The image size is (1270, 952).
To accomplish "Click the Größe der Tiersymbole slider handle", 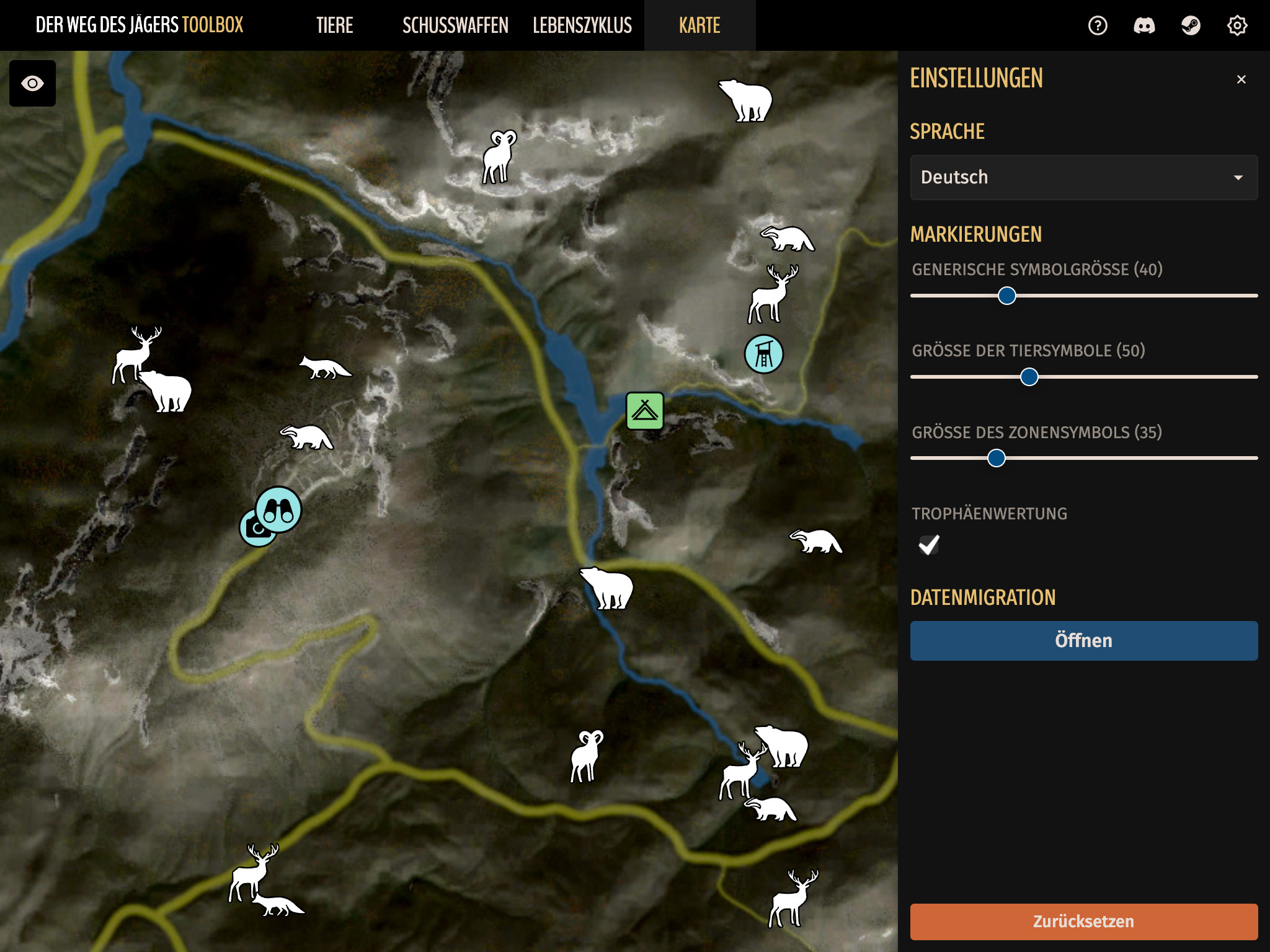I will (x=1029, y=377).
